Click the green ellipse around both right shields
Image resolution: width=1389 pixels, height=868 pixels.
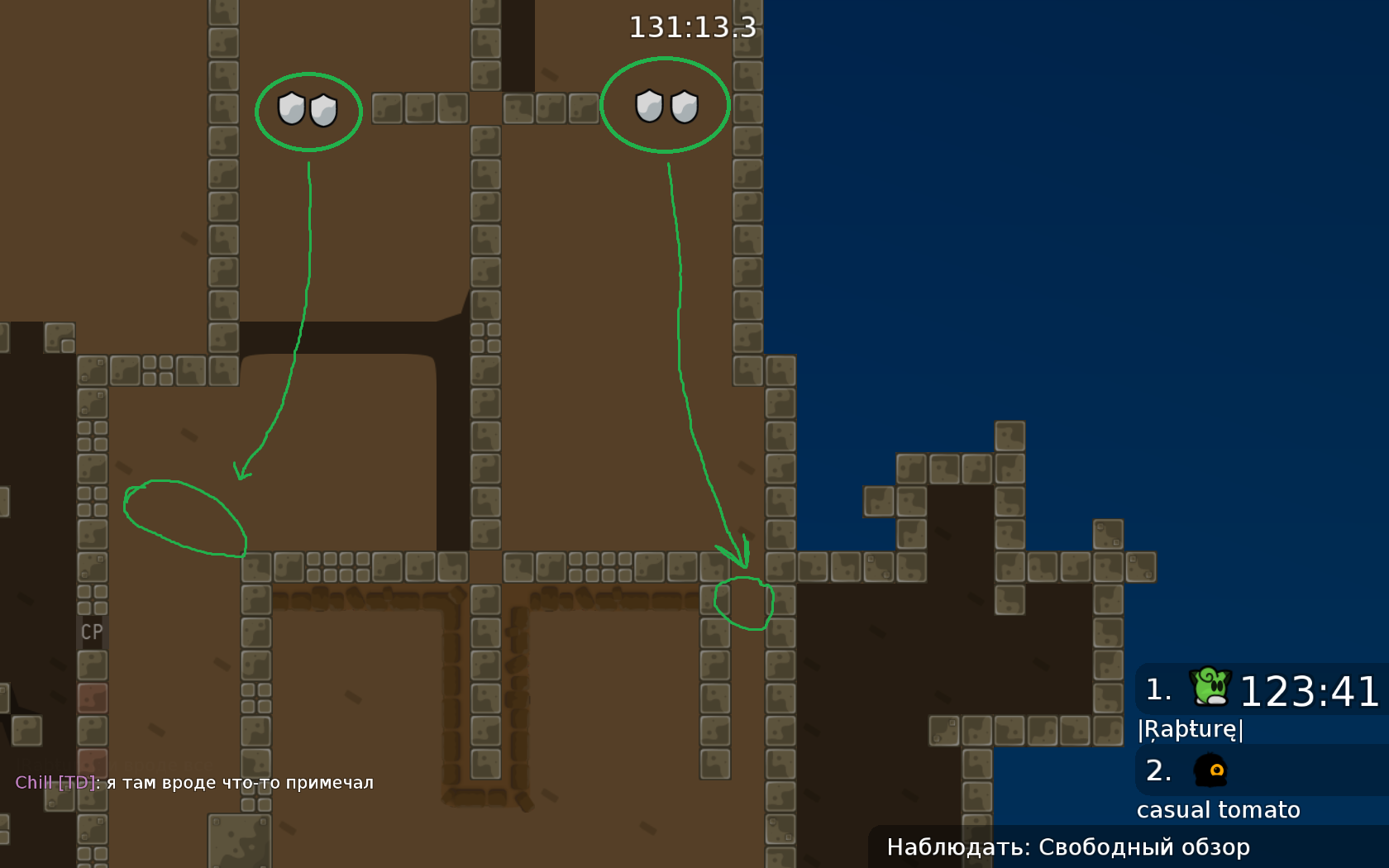pyautogui.click(x=666, y=106)
